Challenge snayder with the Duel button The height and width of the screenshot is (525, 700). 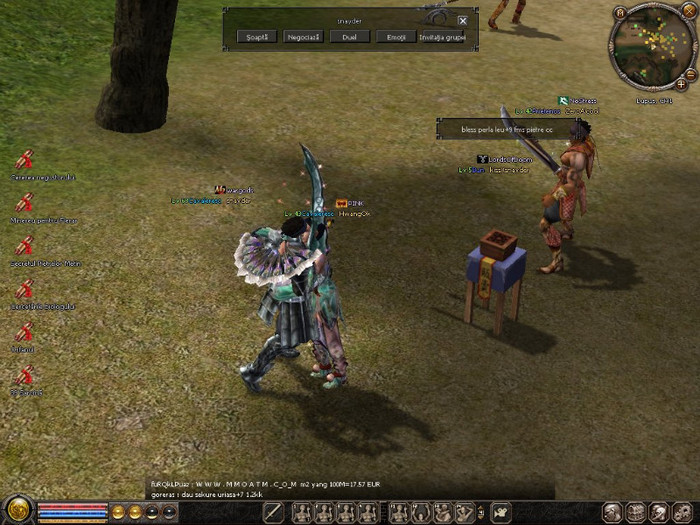point(350,37)
